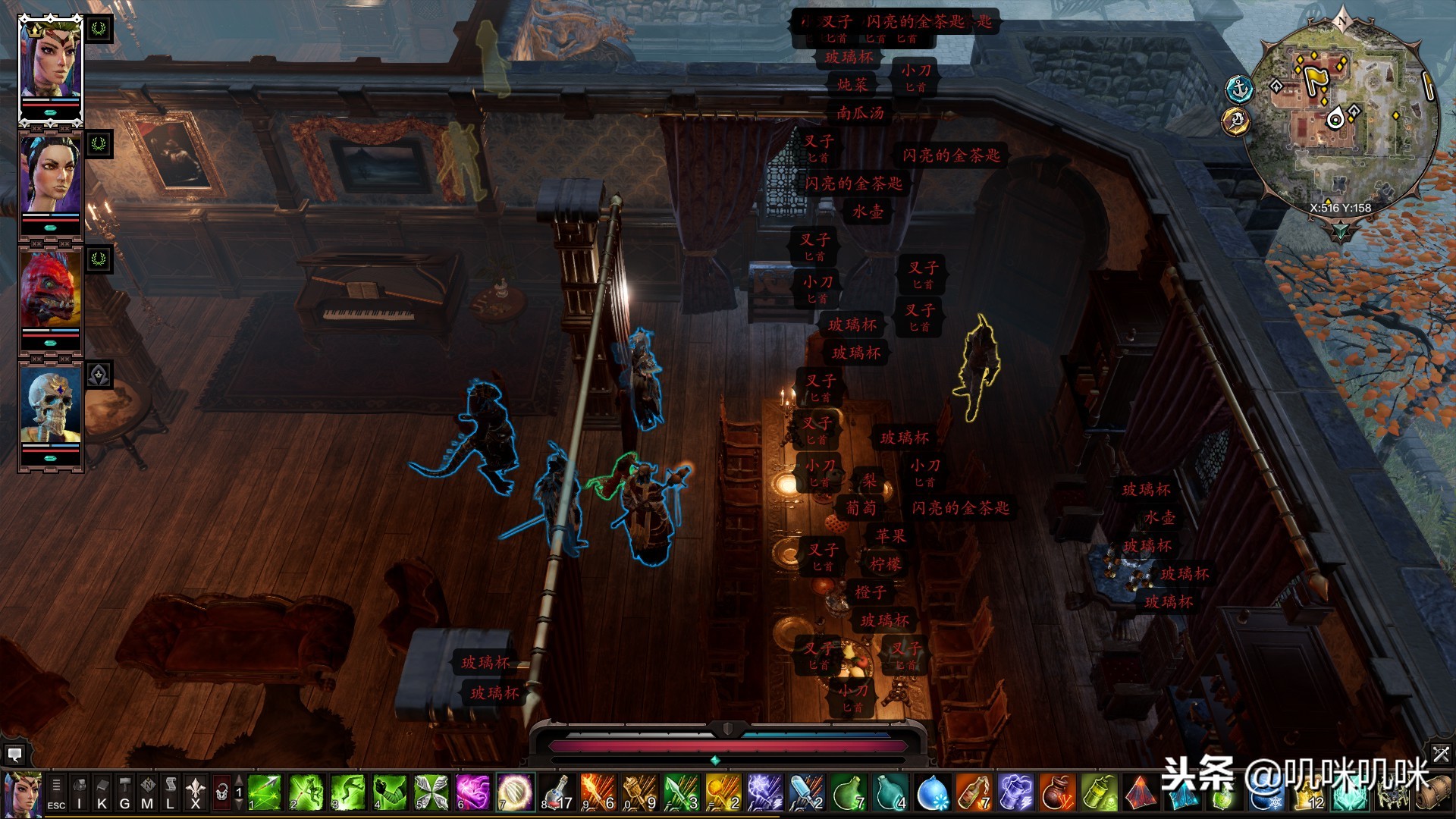The height and width of the screenshot is (819, 1456).
Task: Use the green arrow ricochet skill
Action: point(265,793)
